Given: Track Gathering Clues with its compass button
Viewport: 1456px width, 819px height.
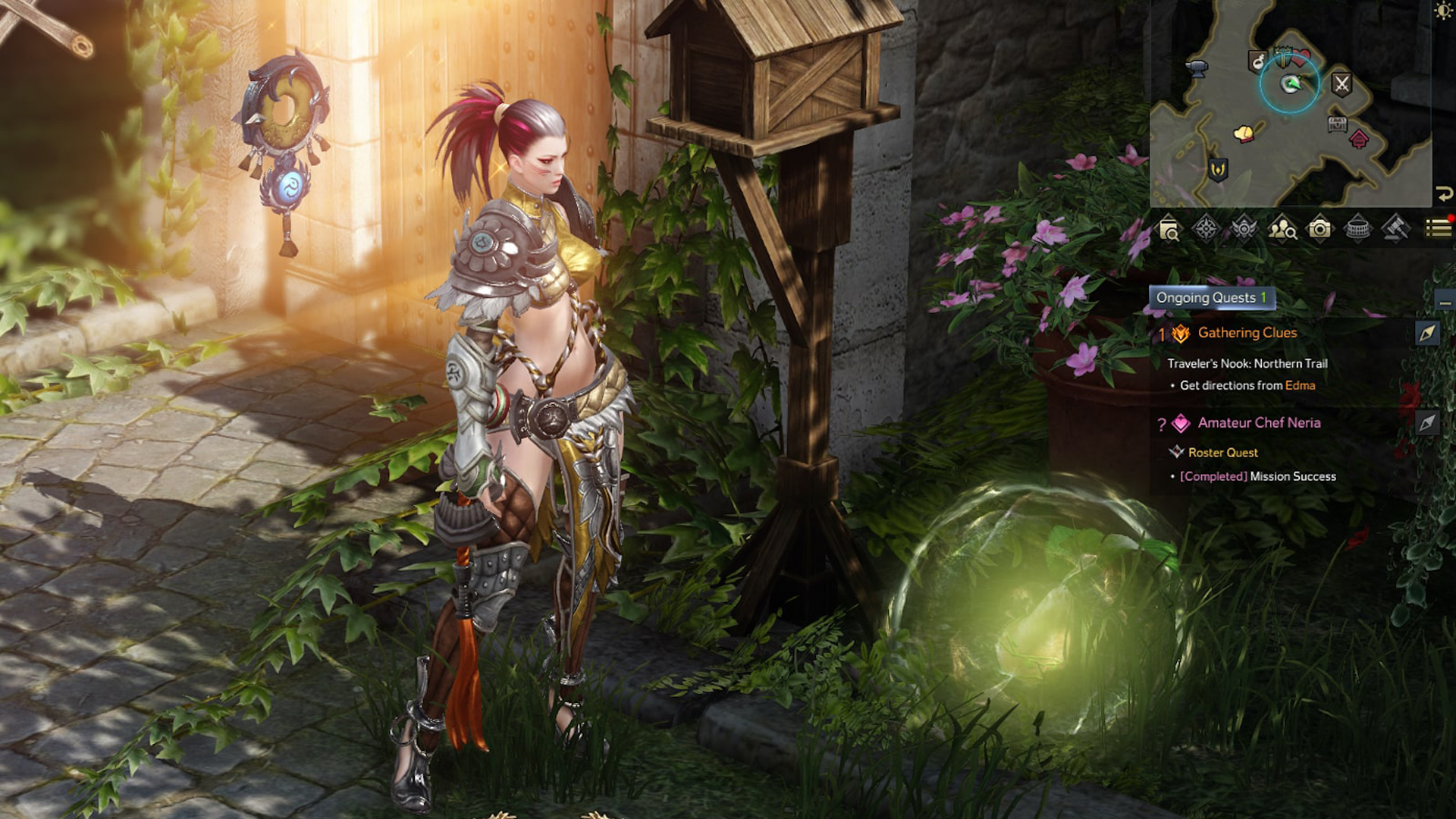Looking at the screenshot, I should pos(1427,334).
